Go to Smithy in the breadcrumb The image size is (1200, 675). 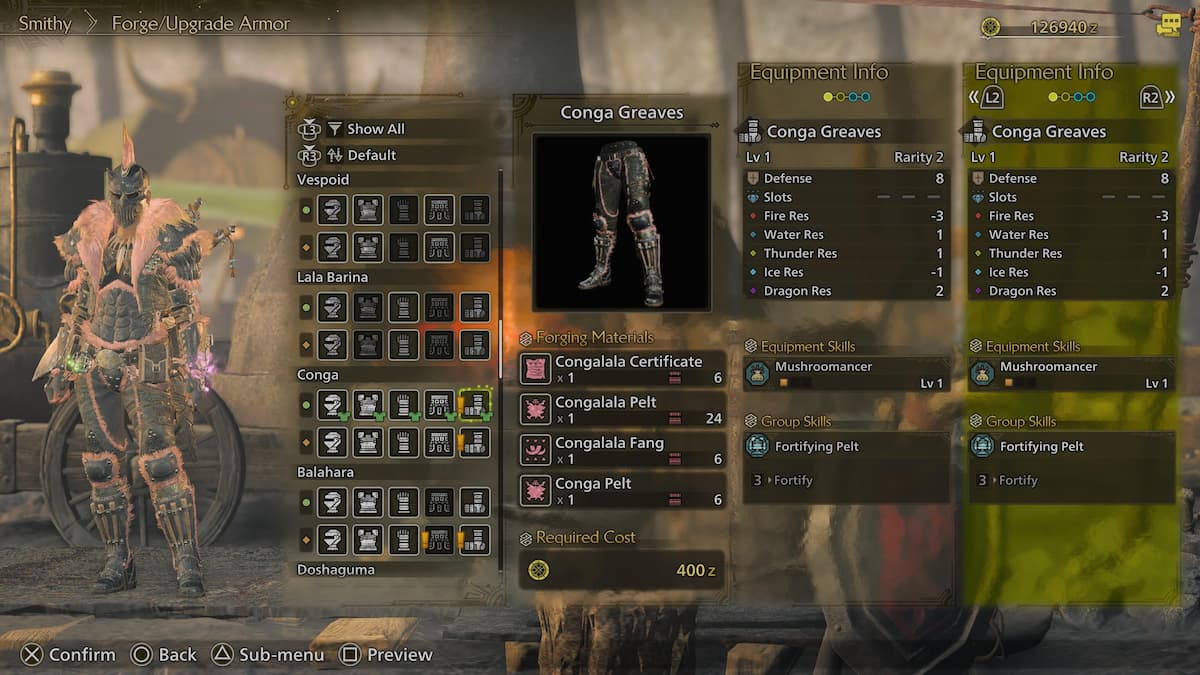point(45,23)
